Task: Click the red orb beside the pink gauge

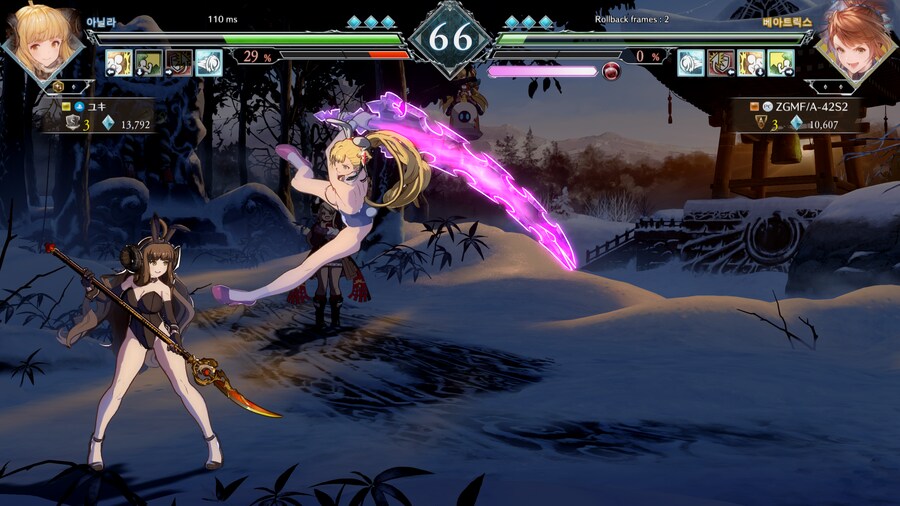Action: (x=612, y=71)
